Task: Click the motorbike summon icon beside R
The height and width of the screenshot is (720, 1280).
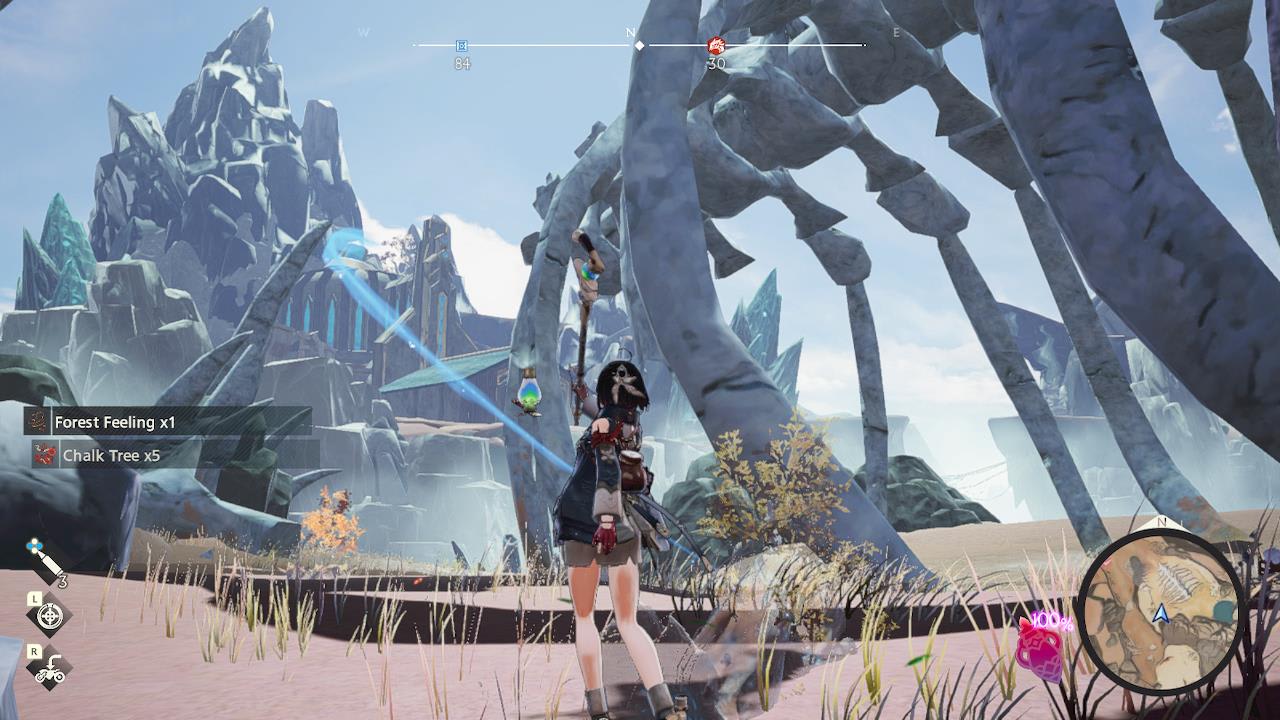Action: coord(48,672)
